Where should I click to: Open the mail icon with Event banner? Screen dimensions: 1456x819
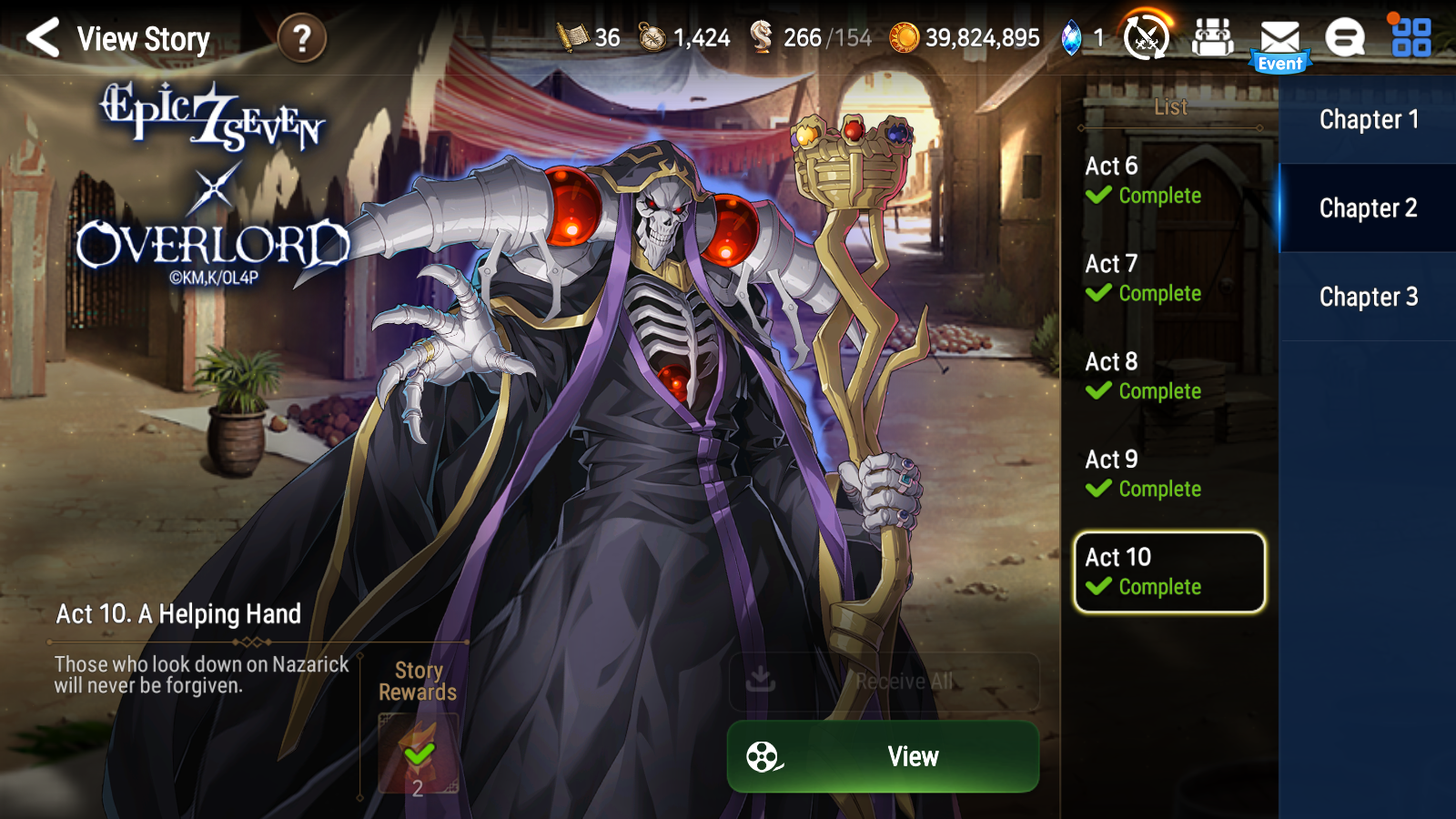pyautogui.click(x=1279, y=37)
